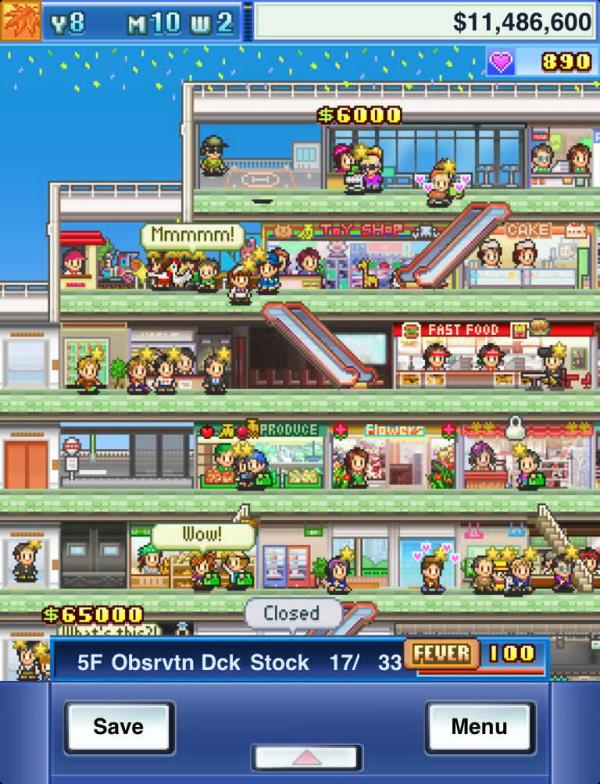Save the game progress
This screenshot has width=600, height=784.
point(119,727)
